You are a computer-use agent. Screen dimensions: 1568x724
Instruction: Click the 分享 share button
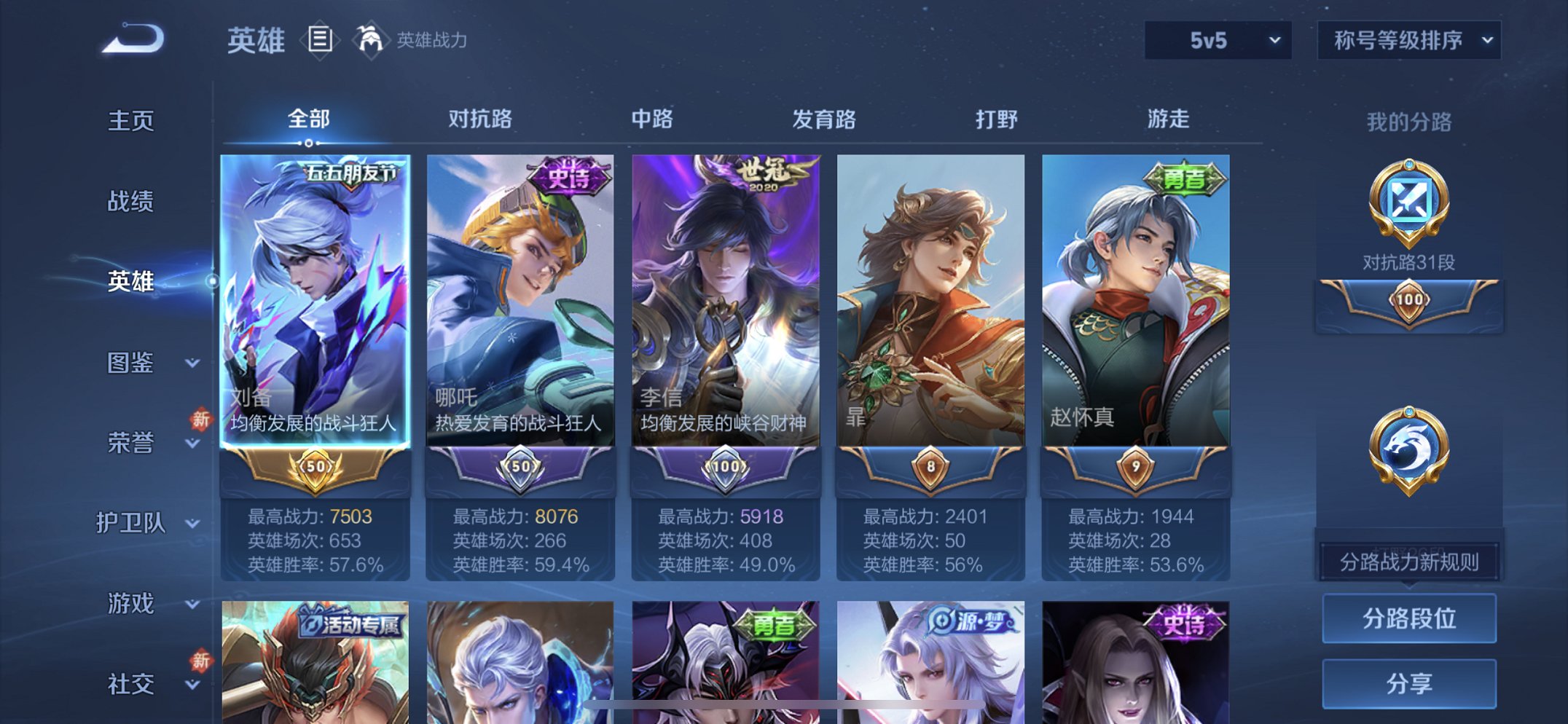(1409, 682)
